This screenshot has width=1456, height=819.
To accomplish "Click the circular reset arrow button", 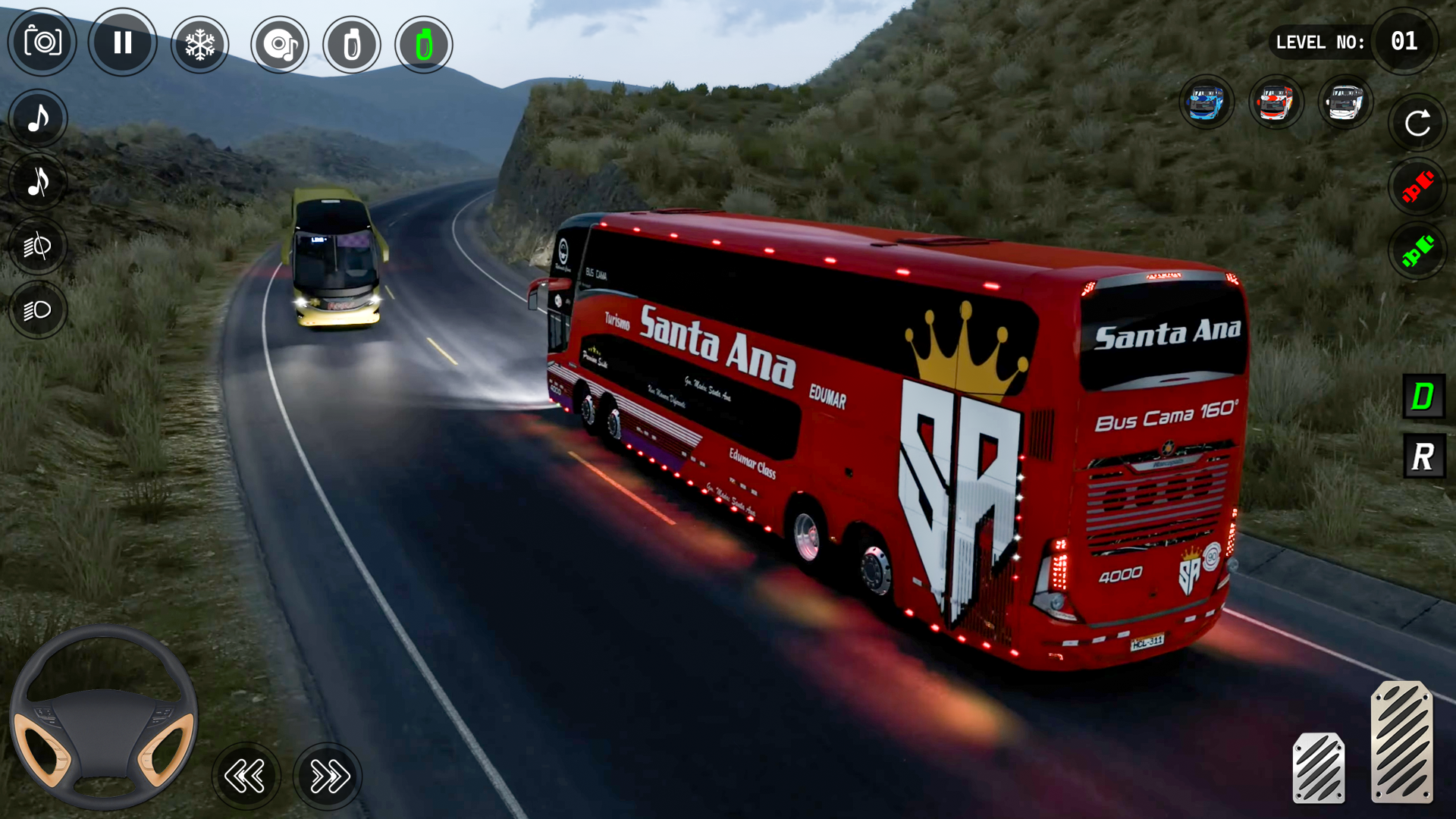I will tap(1417, 123).
